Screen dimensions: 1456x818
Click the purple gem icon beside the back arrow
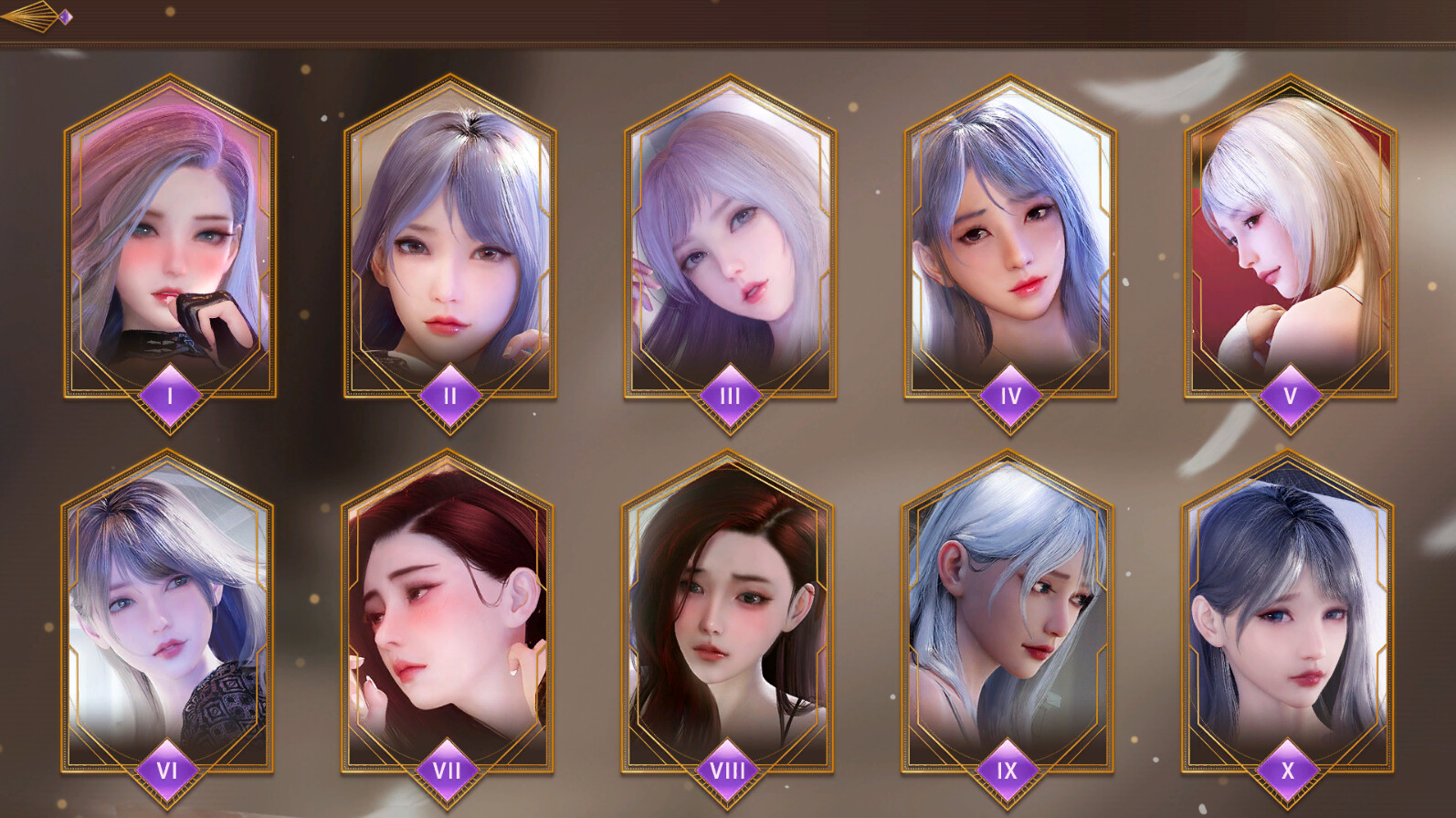(66, 16)
